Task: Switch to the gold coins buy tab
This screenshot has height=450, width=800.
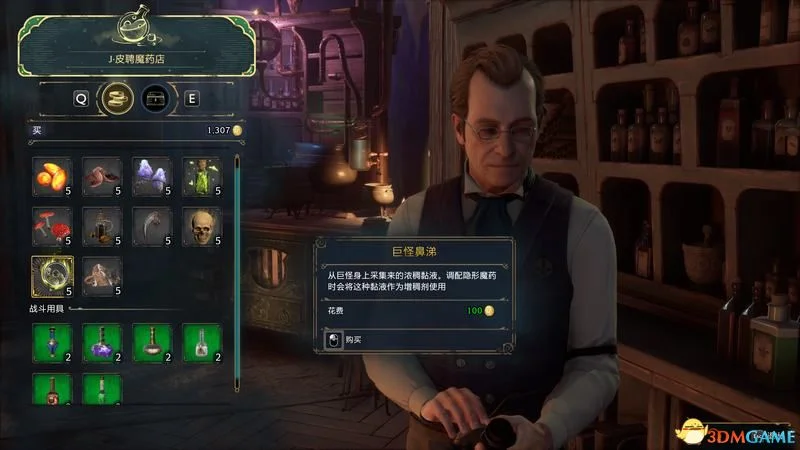Action: click(x=120, y=98)
